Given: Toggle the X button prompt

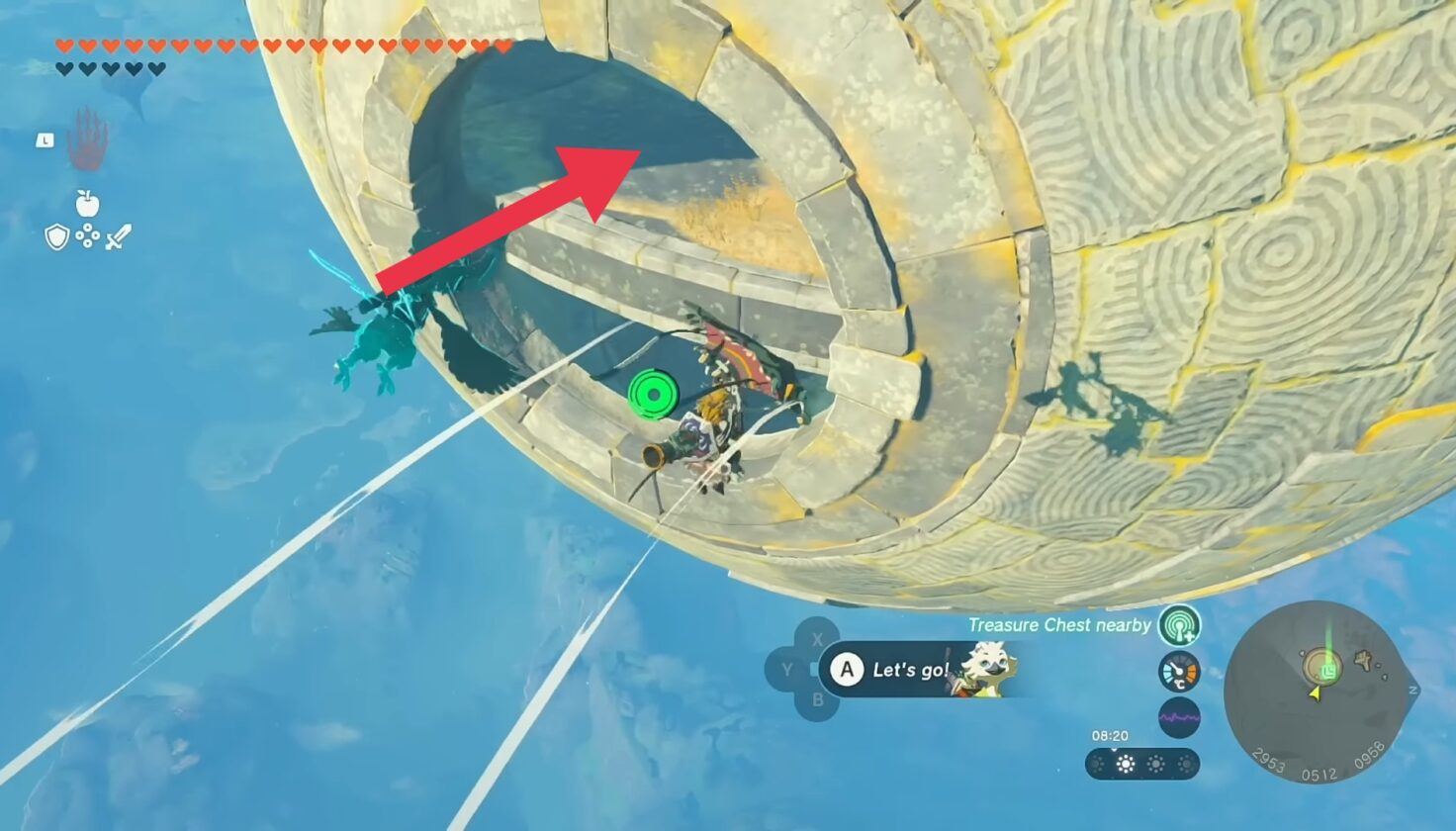Looking at the screenshot, I should pyautogui.click(x=817, y=641).
